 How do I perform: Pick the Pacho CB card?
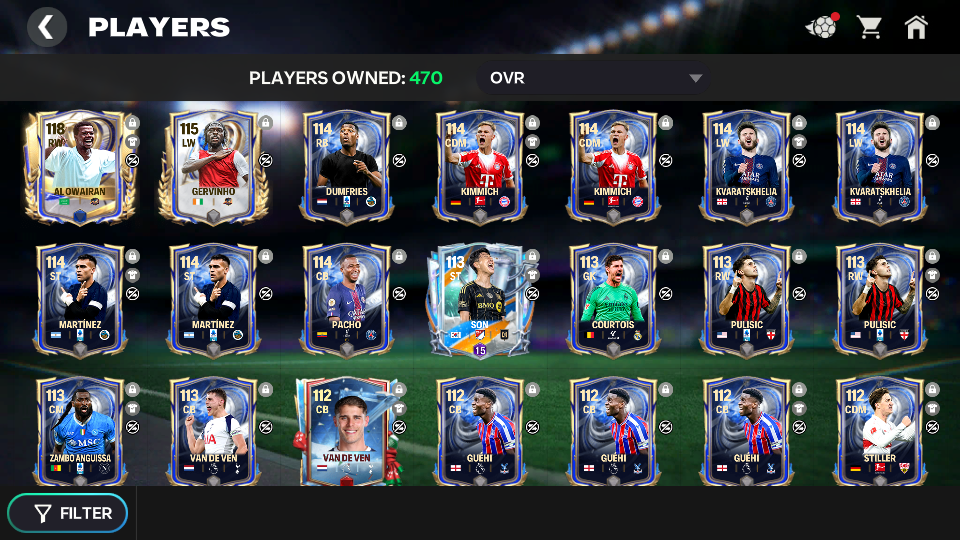click(x=346, y=299)
